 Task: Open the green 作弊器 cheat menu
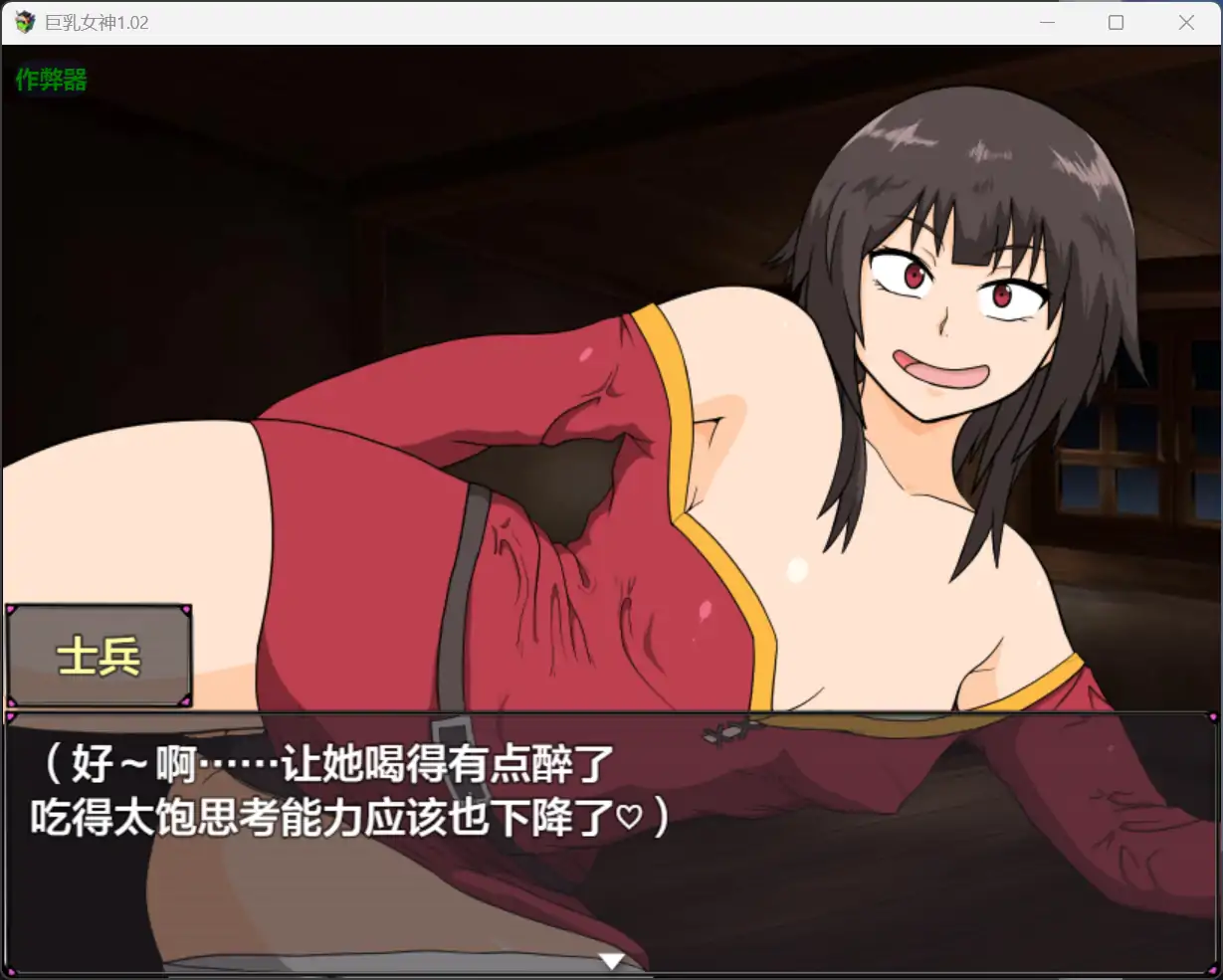pyautogui.click(x=51, y=80)
